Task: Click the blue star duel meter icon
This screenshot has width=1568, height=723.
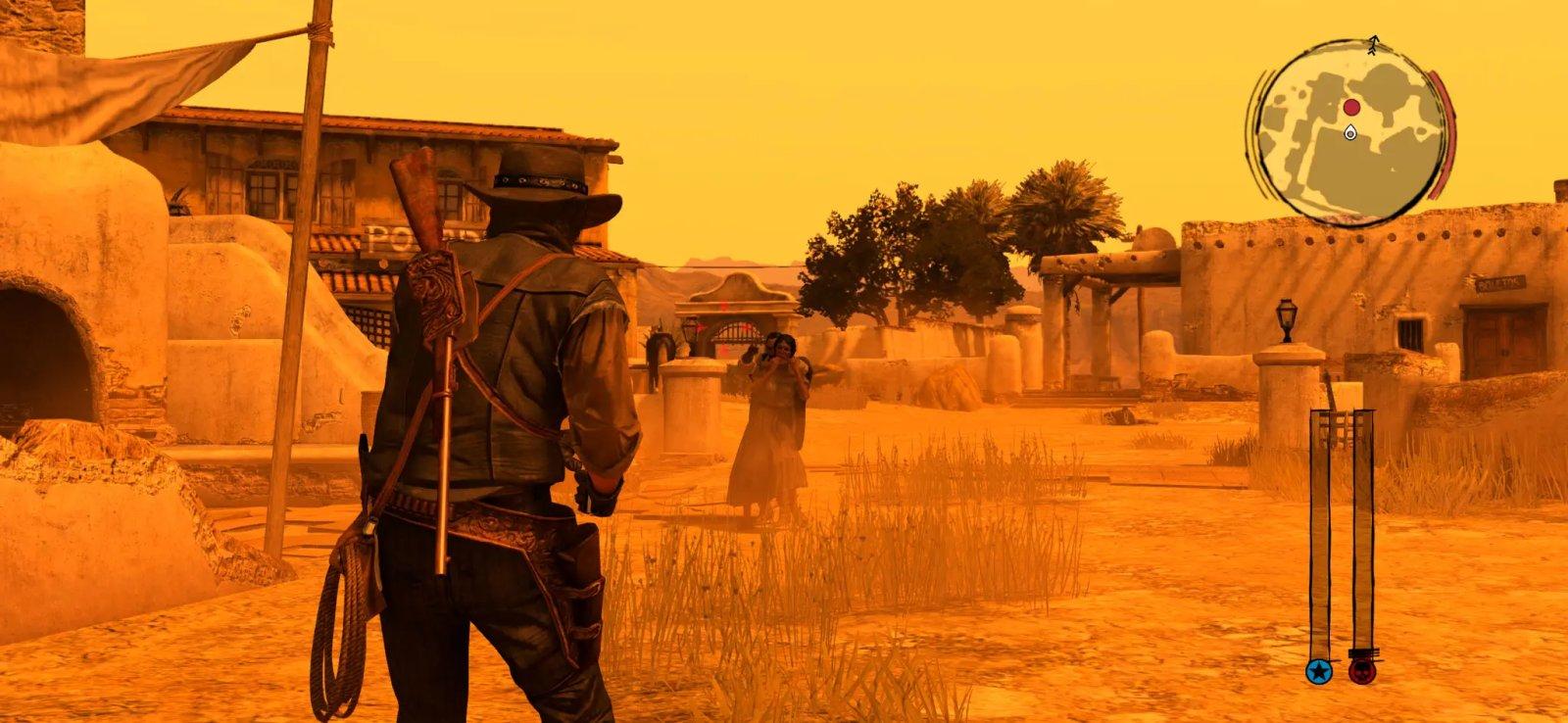Action: (x=1318, y=672)
